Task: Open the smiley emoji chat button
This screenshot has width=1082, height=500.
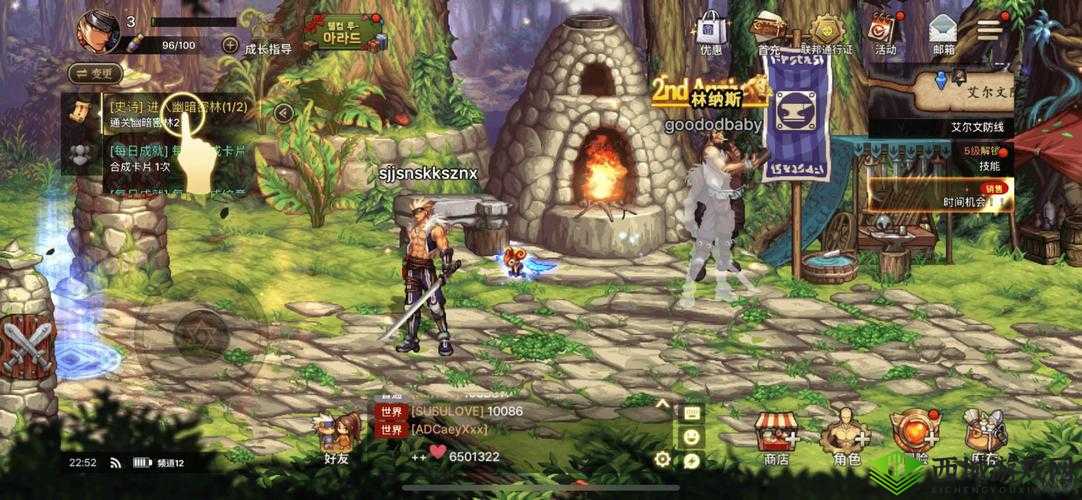Action: 690,436
